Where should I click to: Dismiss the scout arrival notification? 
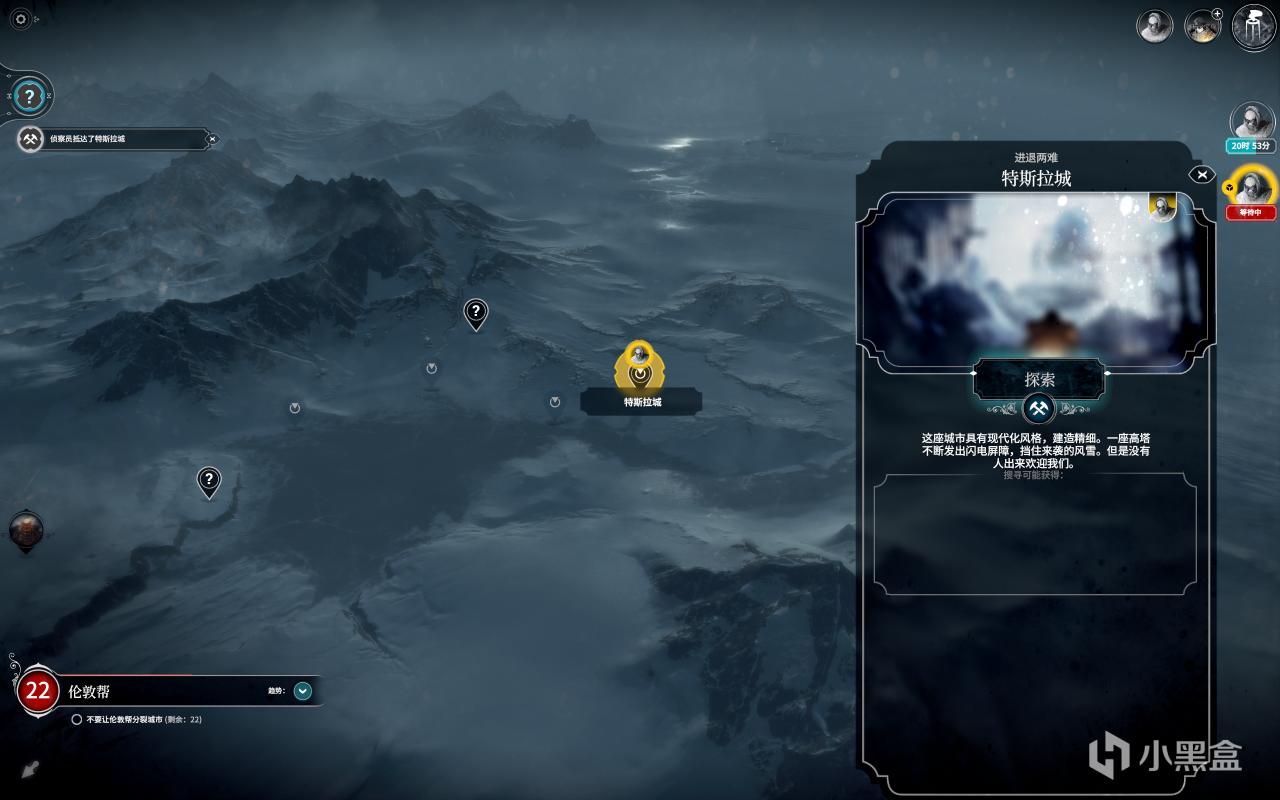click(212, 139)
